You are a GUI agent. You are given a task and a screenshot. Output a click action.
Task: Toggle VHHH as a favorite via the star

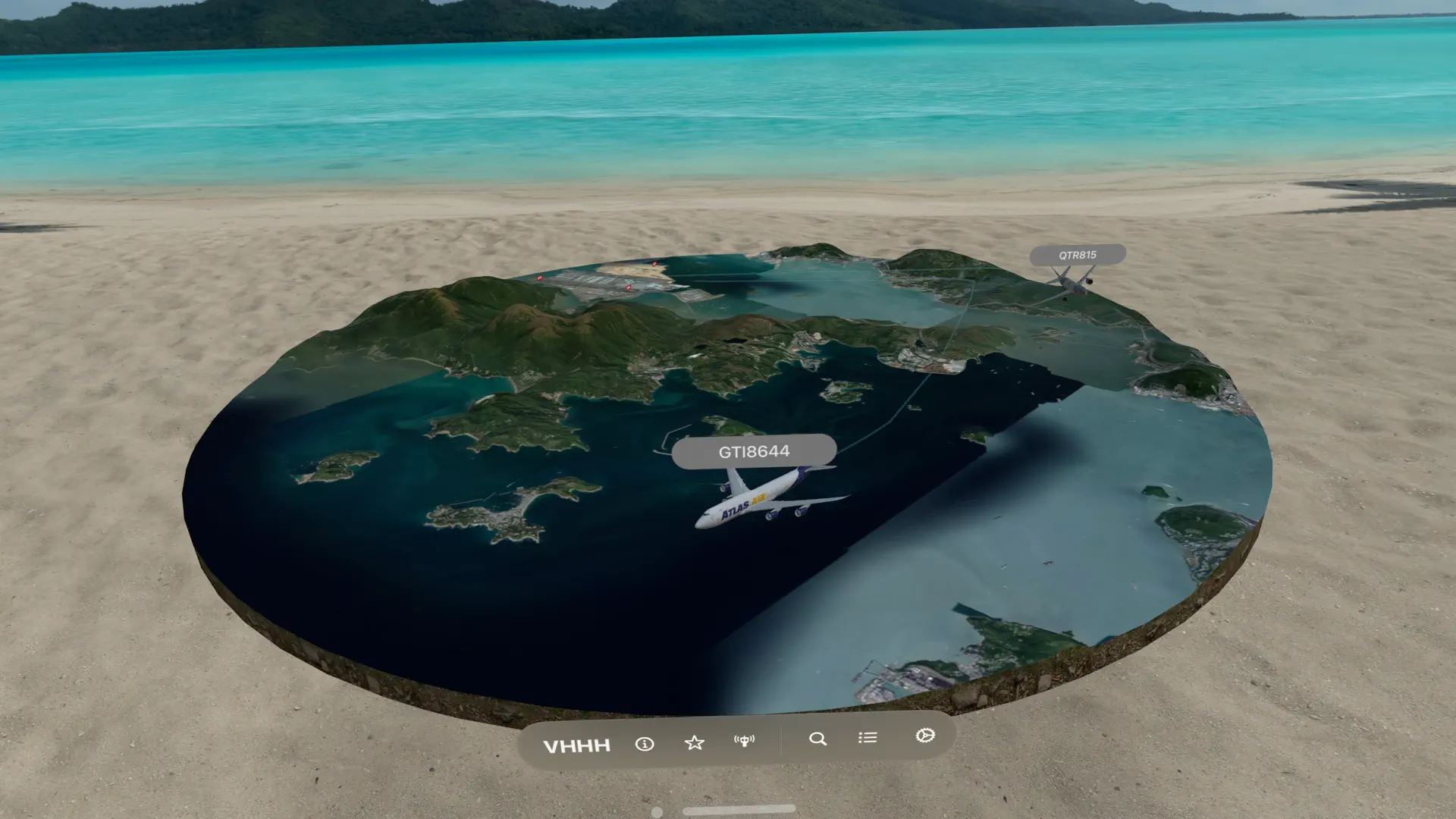694,742
